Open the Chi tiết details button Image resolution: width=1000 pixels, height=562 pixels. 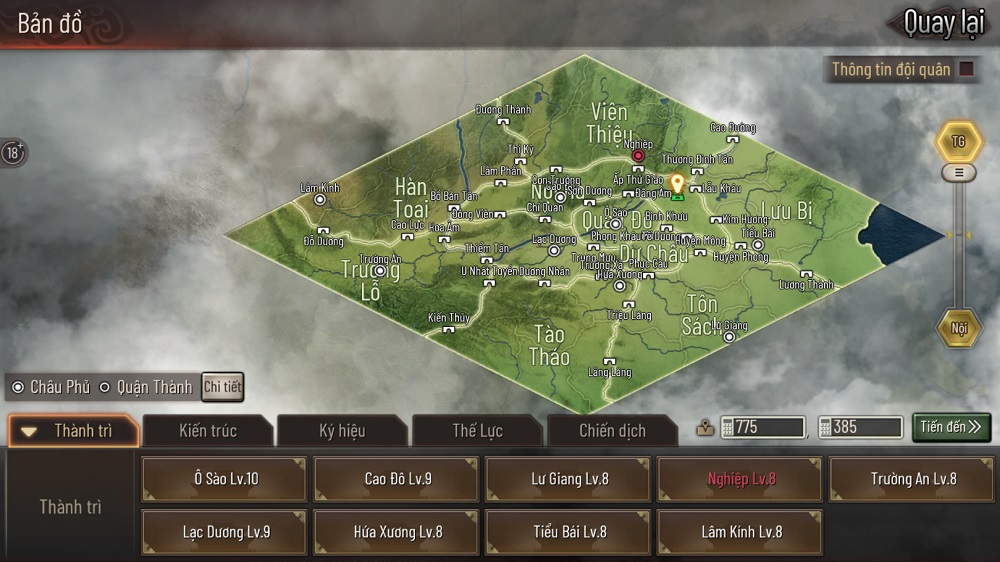222,387
